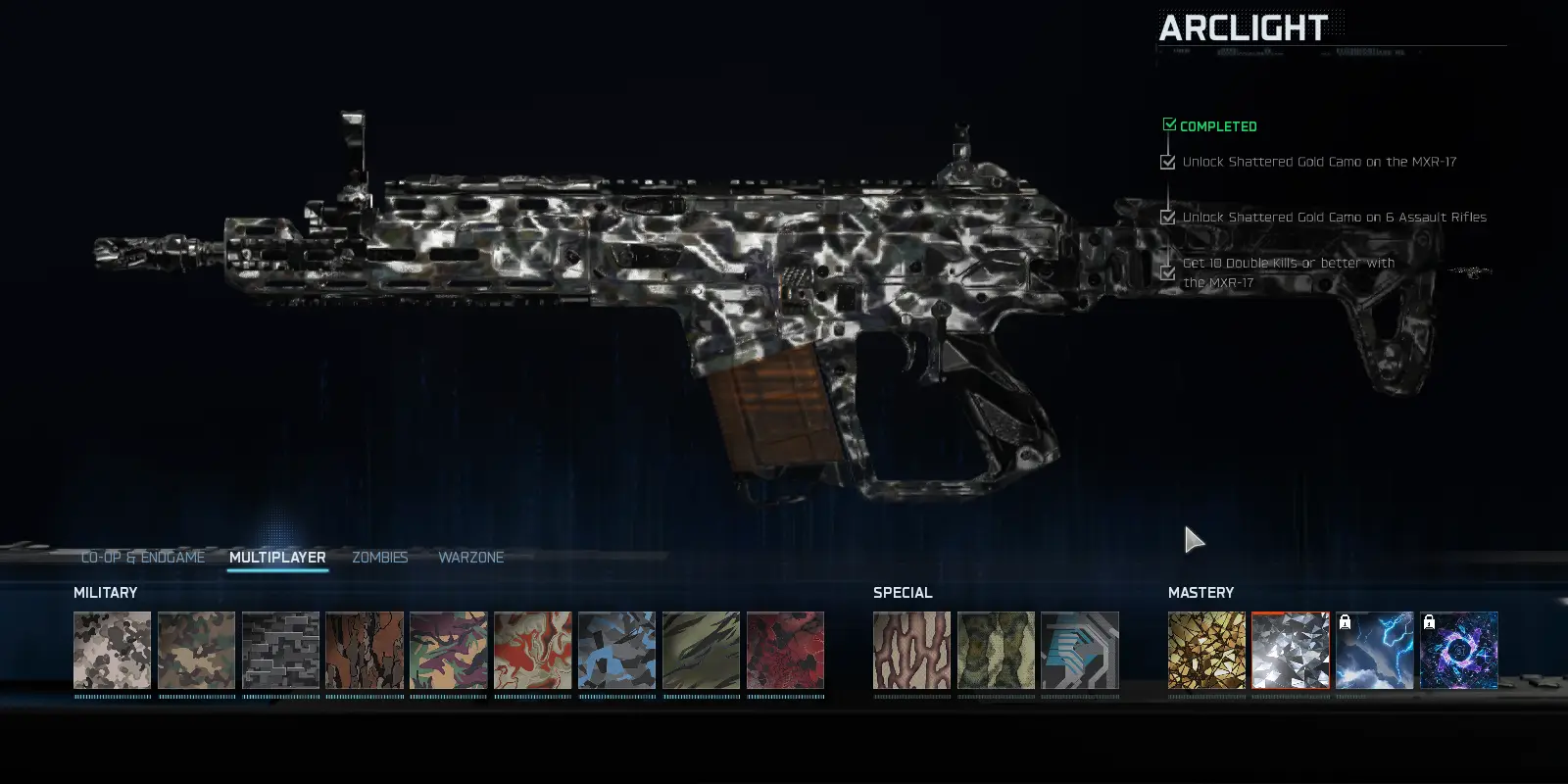Toggle checkbox for 6 Assault Rifles challenge

tap(1167, 217)
